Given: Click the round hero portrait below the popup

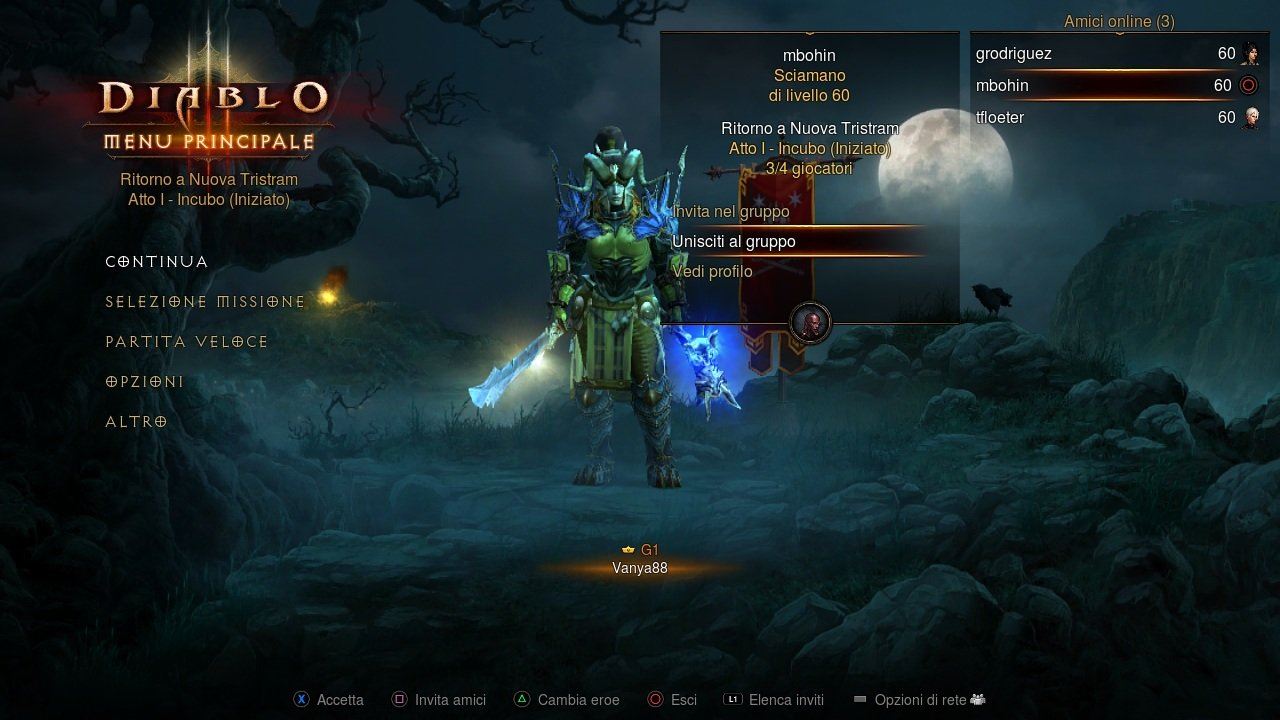Looking at the screenshot, I should coord(810,323).
